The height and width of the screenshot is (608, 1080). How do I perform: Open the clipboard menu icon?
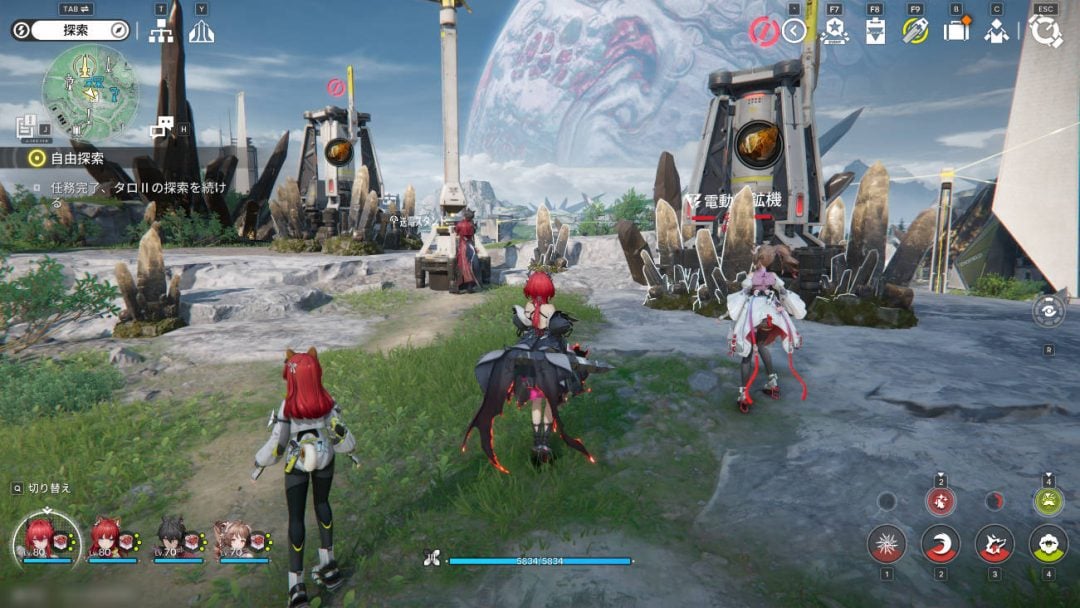tap(875, 31)
